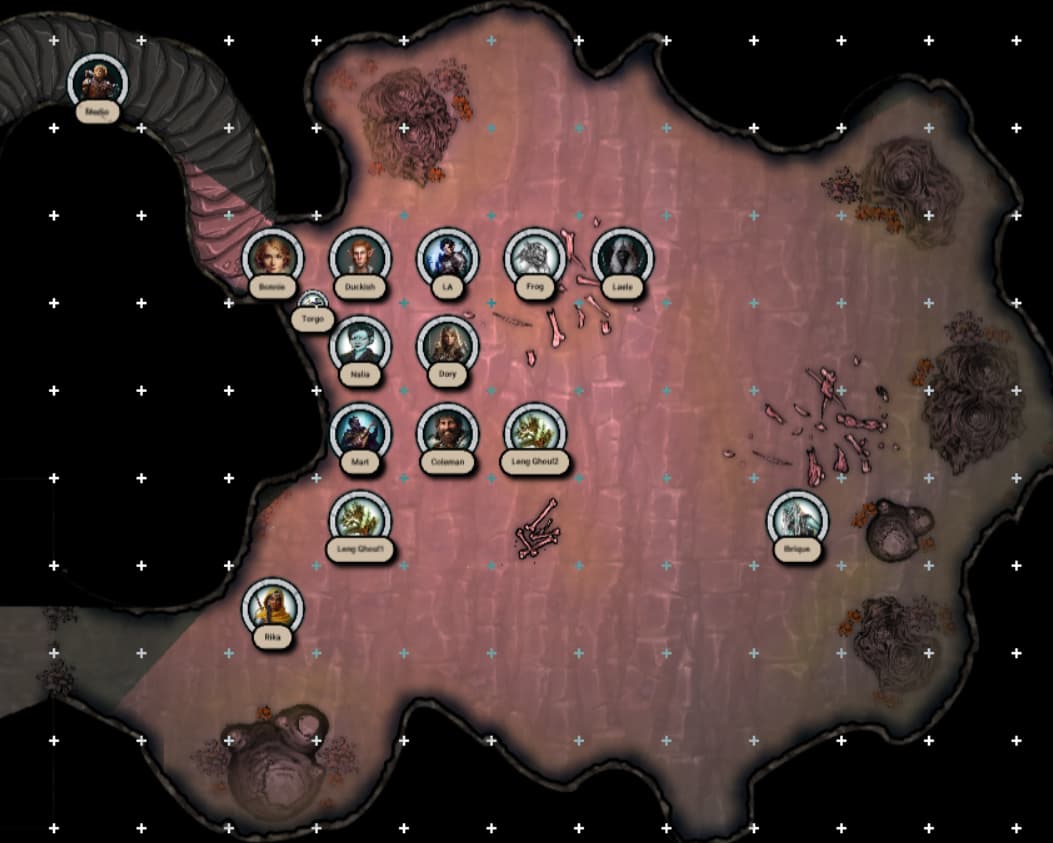Image resolution: width=1053 pixels, height=843 pixels.
Task: Click the small Torgo token
Action: point(313,302)
